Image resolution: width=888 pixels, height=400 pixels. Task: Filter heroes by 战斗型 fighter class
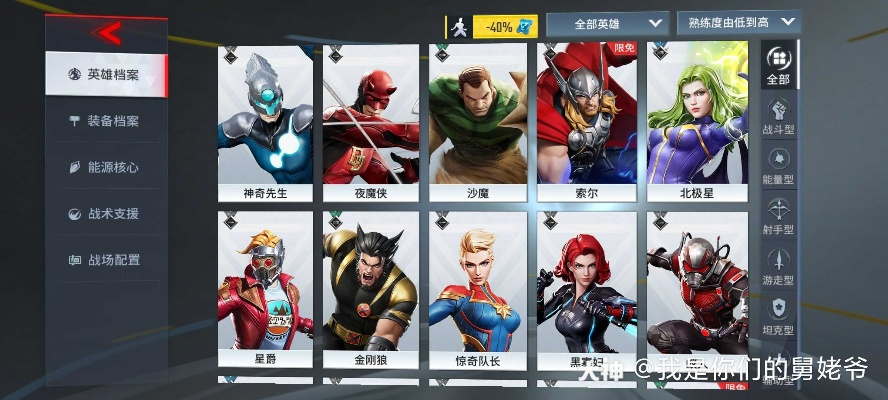(x=779, y=116)
